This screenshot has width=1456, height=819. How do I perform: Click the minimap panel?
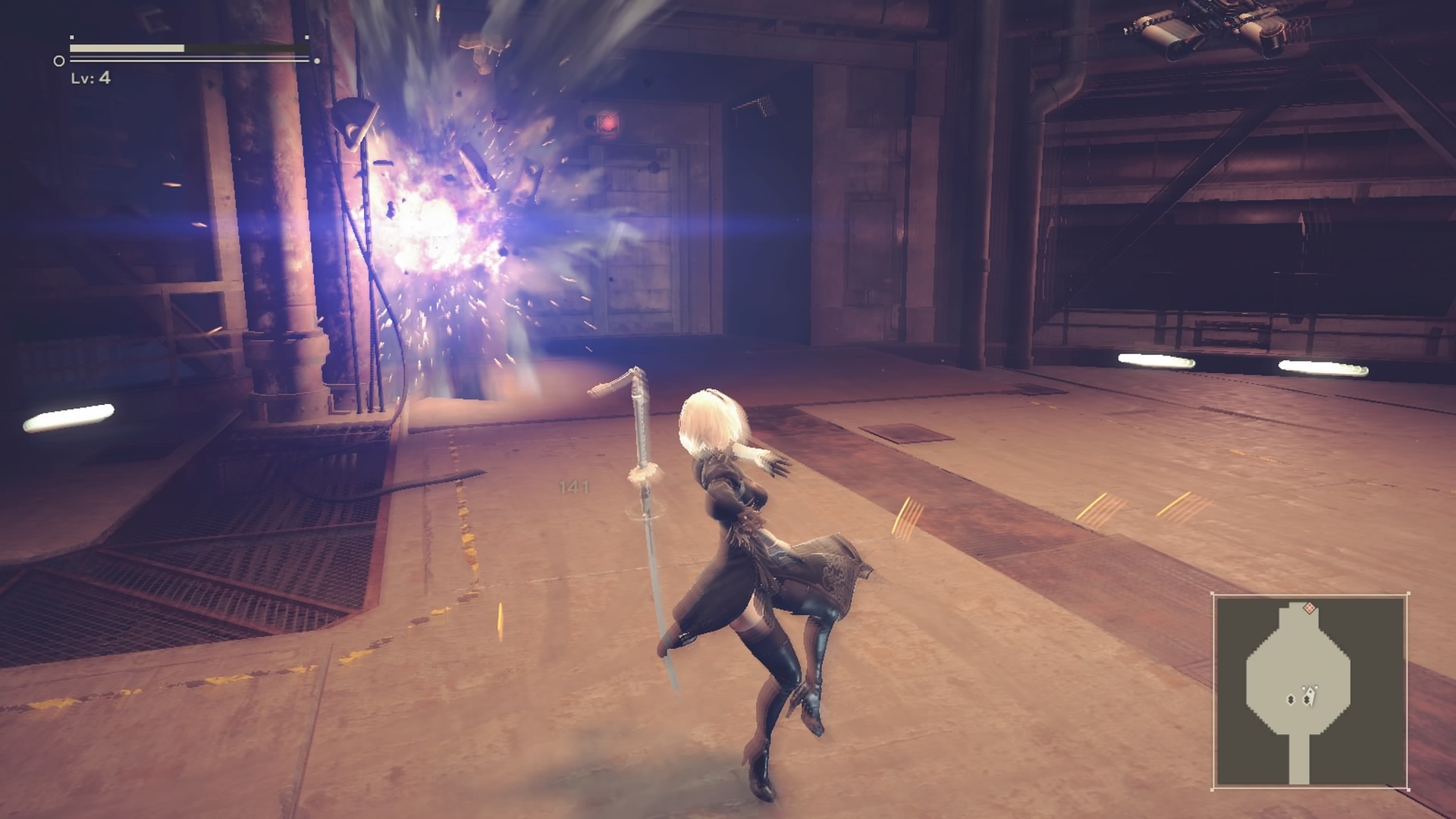point(1310,692)
